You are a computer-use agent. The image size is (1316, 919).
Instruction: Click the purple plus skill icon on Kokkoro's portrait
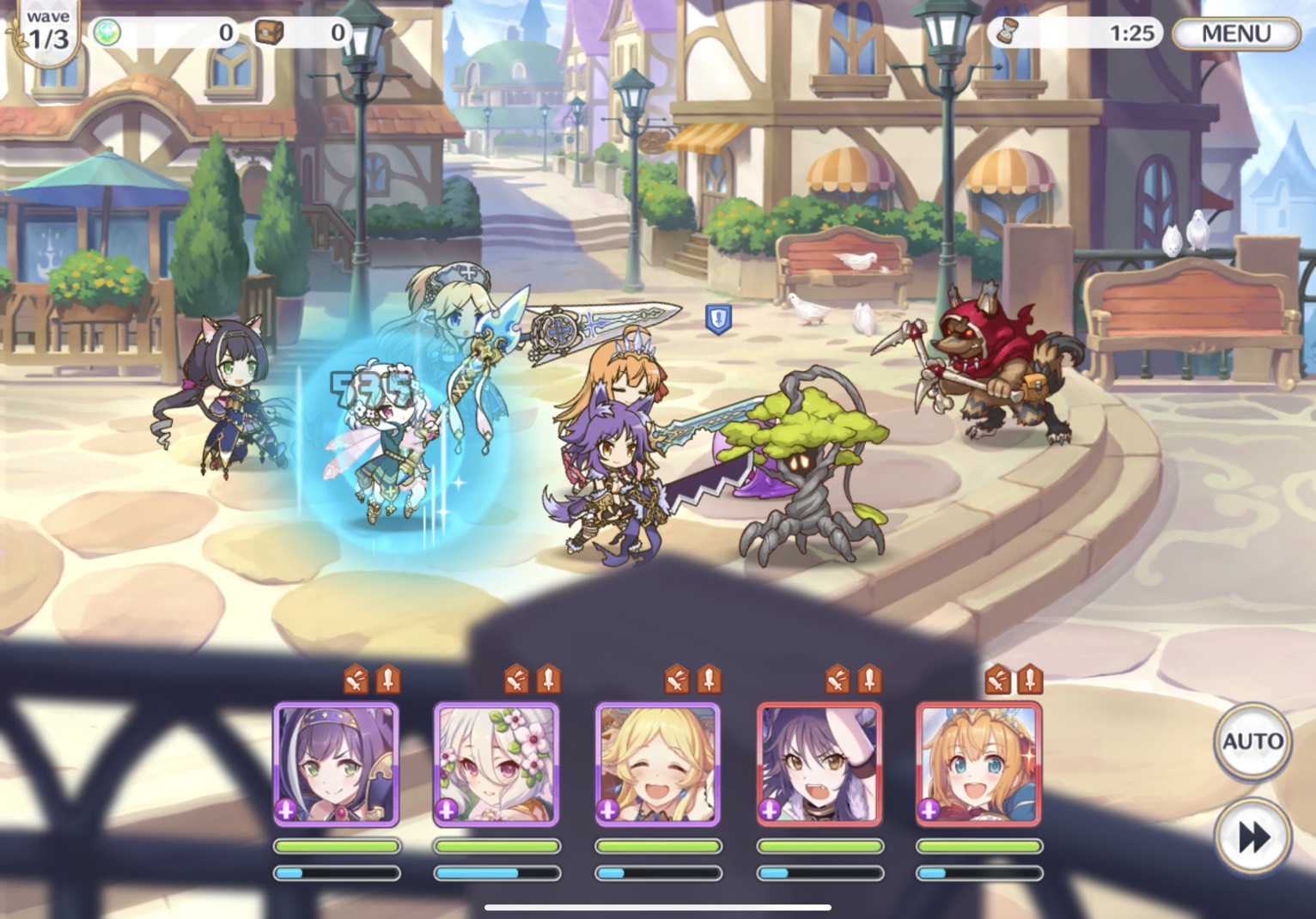(445, 810)
